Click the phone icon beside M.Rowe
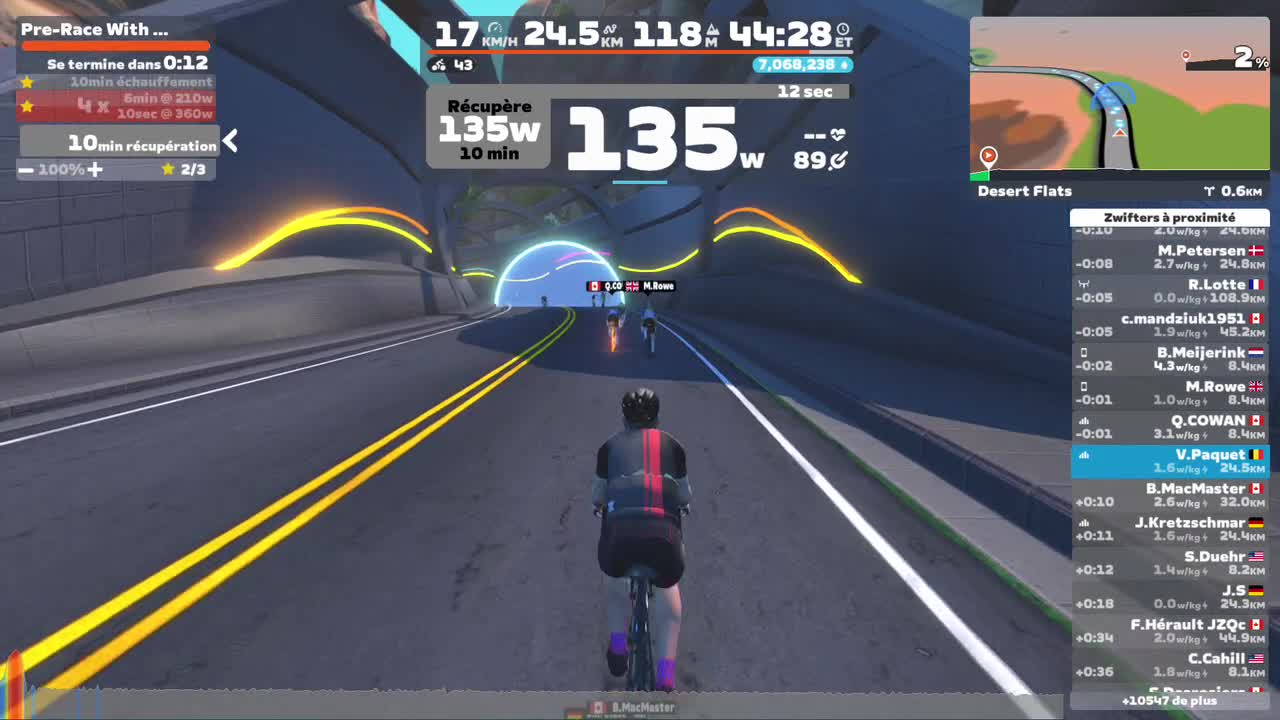This screenshot has width=1280, height=720. pos(1084,387)
